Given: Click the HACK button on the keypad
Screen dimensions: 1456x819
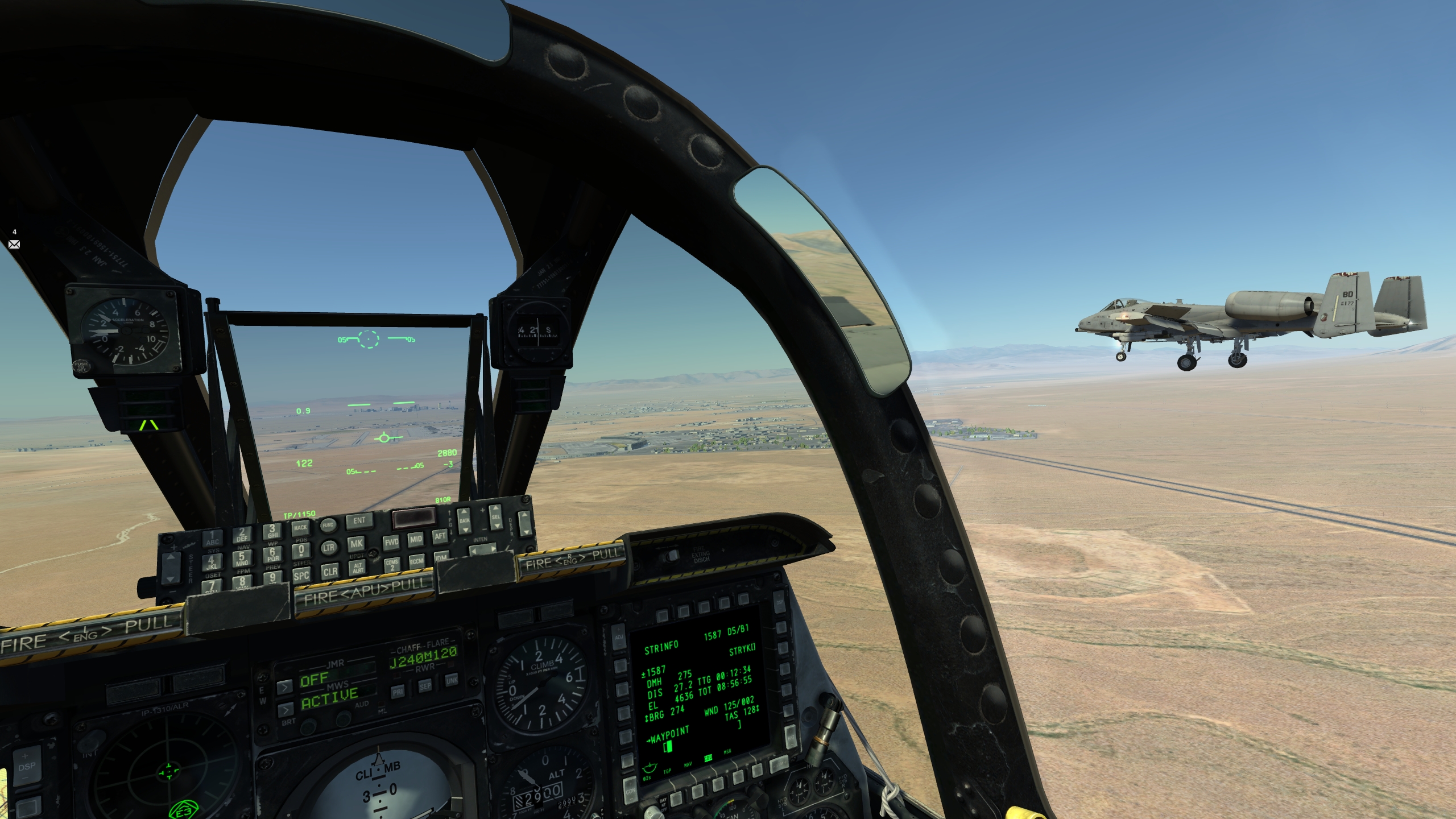Looking at the screenshot, I should 300,528.
